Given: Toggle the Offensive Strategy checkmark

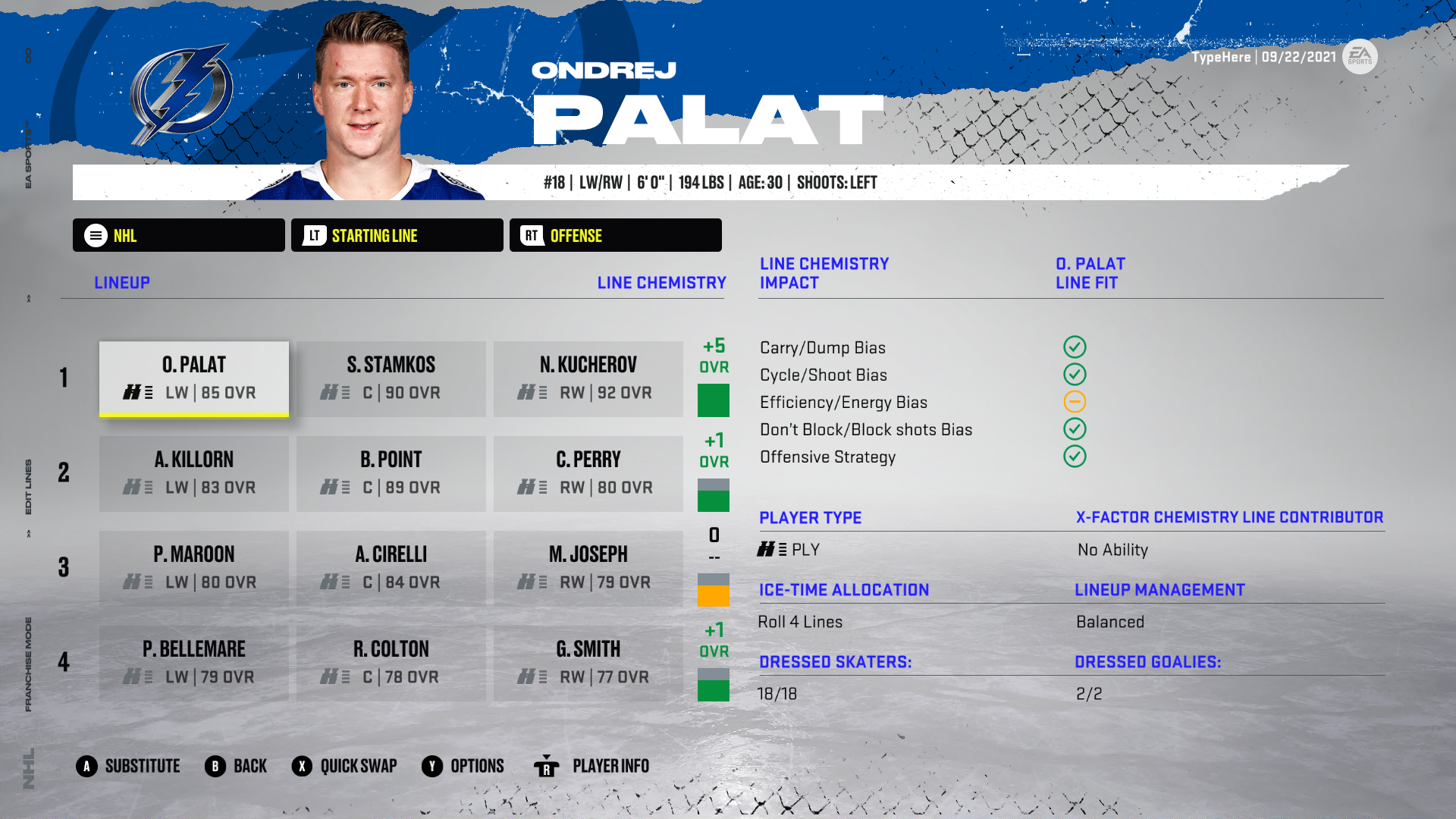Looking at the screenshot, I should point(1075,457).
